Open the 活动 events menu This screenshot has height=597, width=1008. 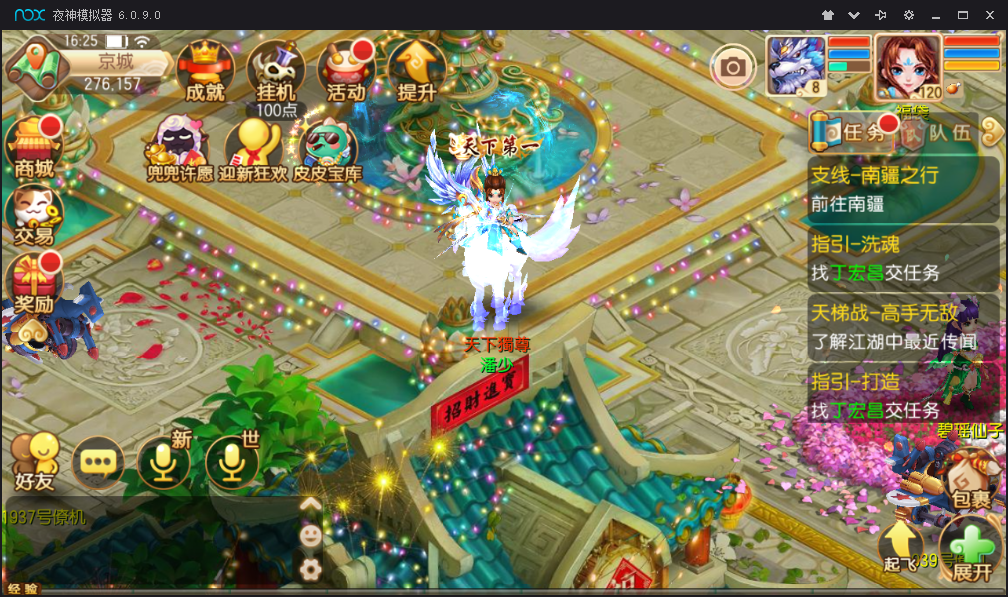coord(346,70)
